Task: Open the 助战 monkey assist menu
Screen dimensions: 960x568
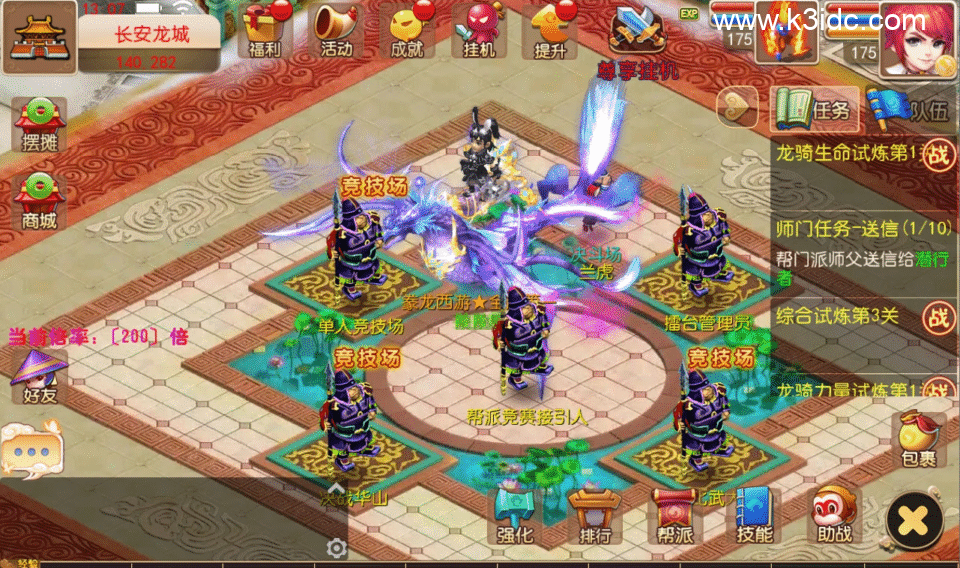Action: (834, 516)
